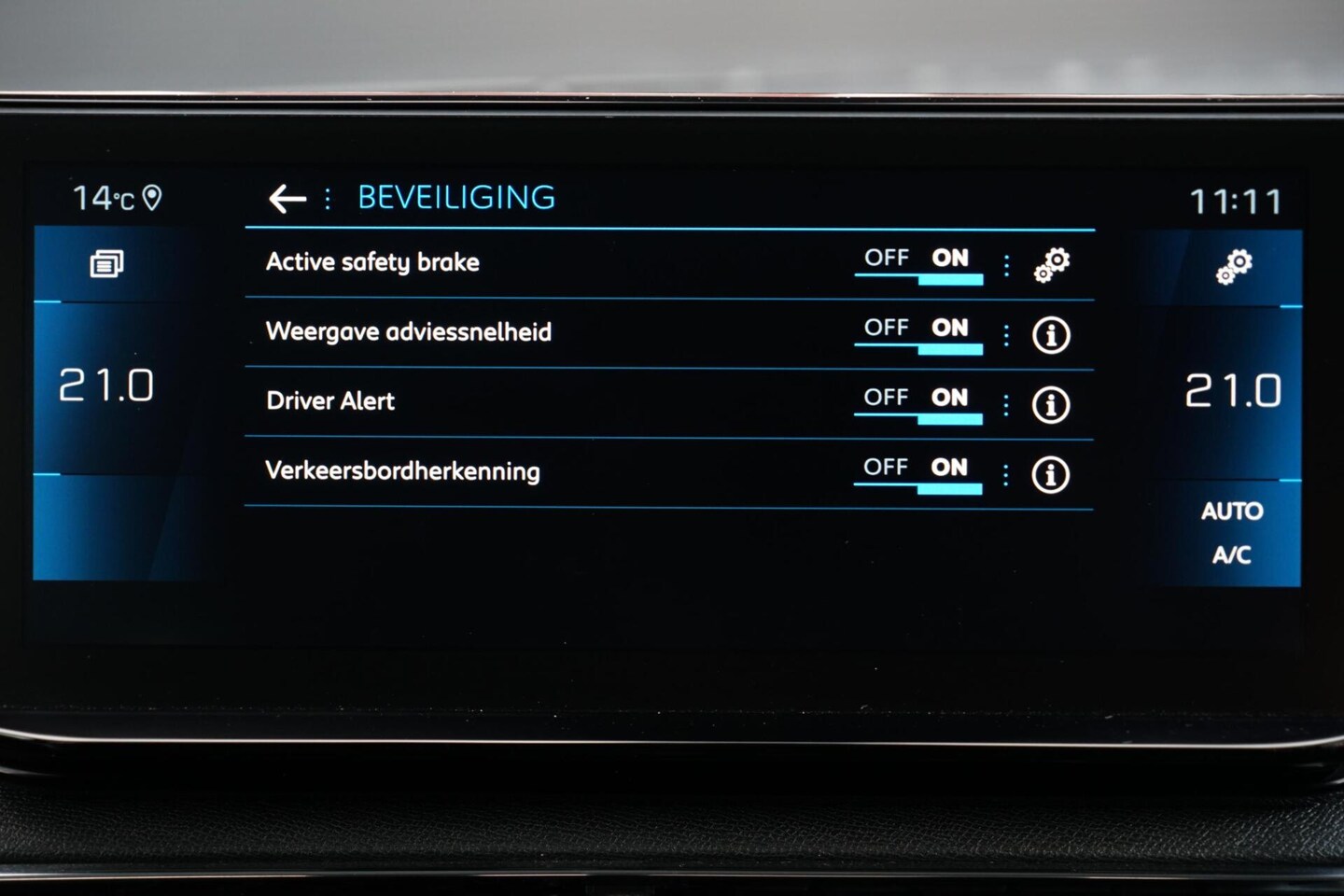Viewport: 1344px width, 896px height.
Task: Open Active safety brake gear settings
Action: point(1052,265)
